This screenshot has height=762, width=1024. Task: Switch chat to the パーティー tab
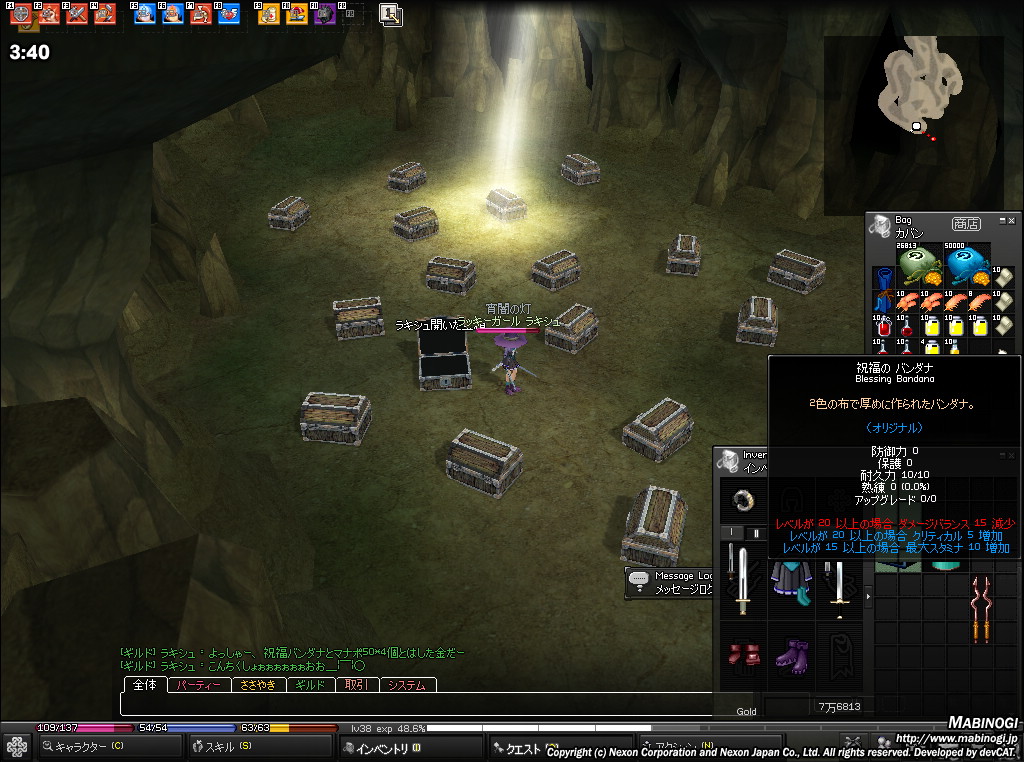[x=199, y=685]
